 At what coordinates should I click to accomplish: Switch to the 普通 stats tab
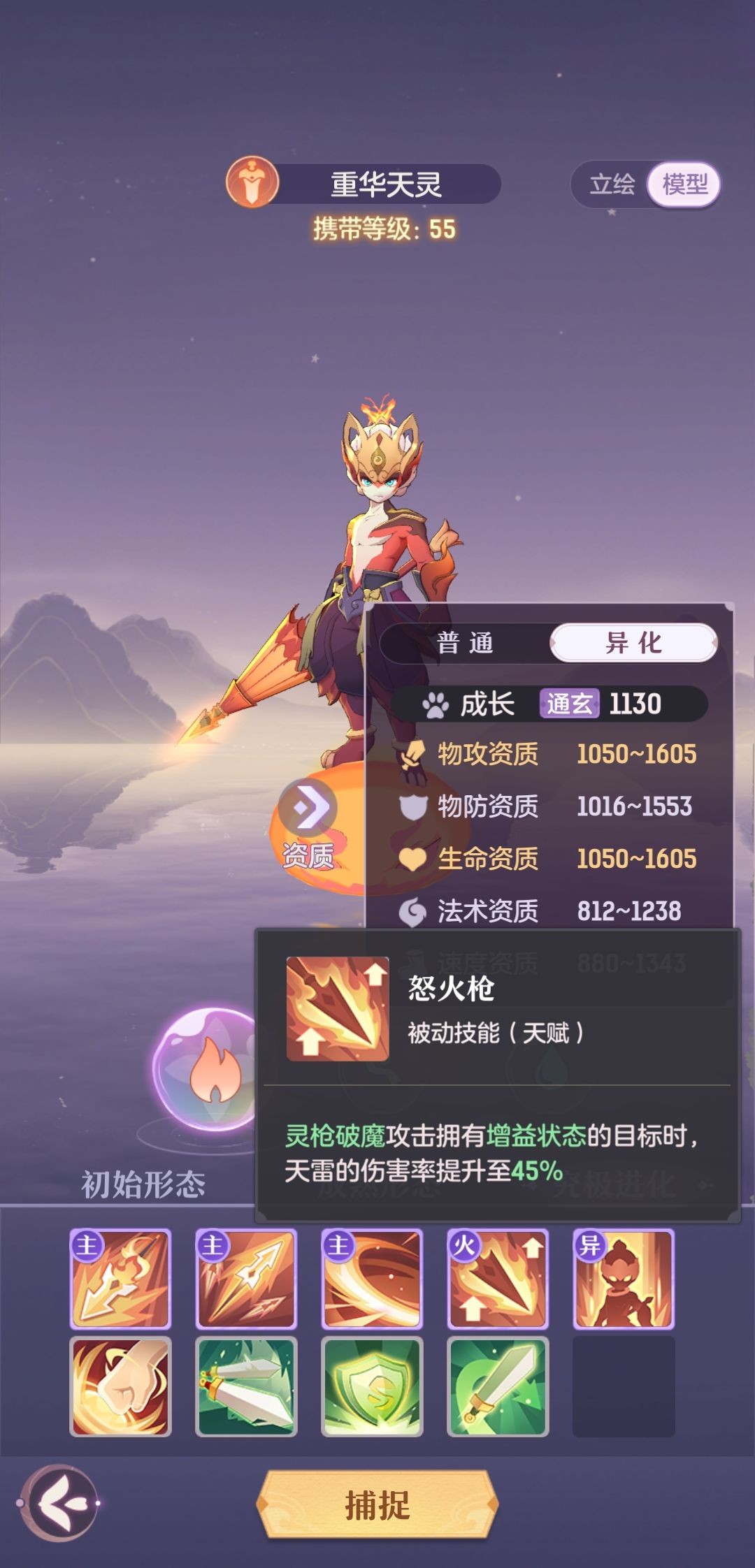(x=466, y=643)
